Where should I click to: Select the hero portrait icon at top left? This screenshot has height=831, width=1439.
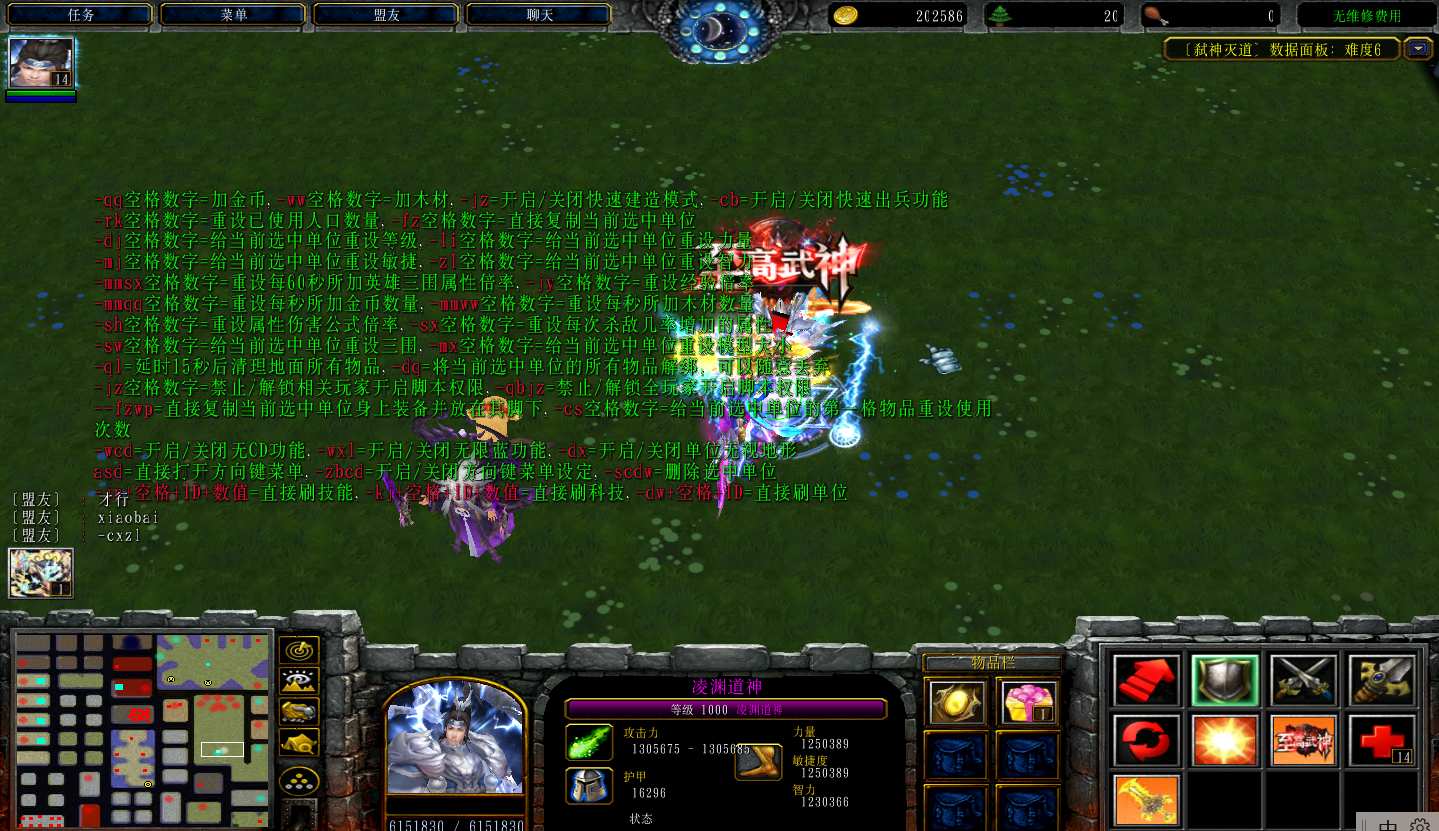[x=41, y=64]
